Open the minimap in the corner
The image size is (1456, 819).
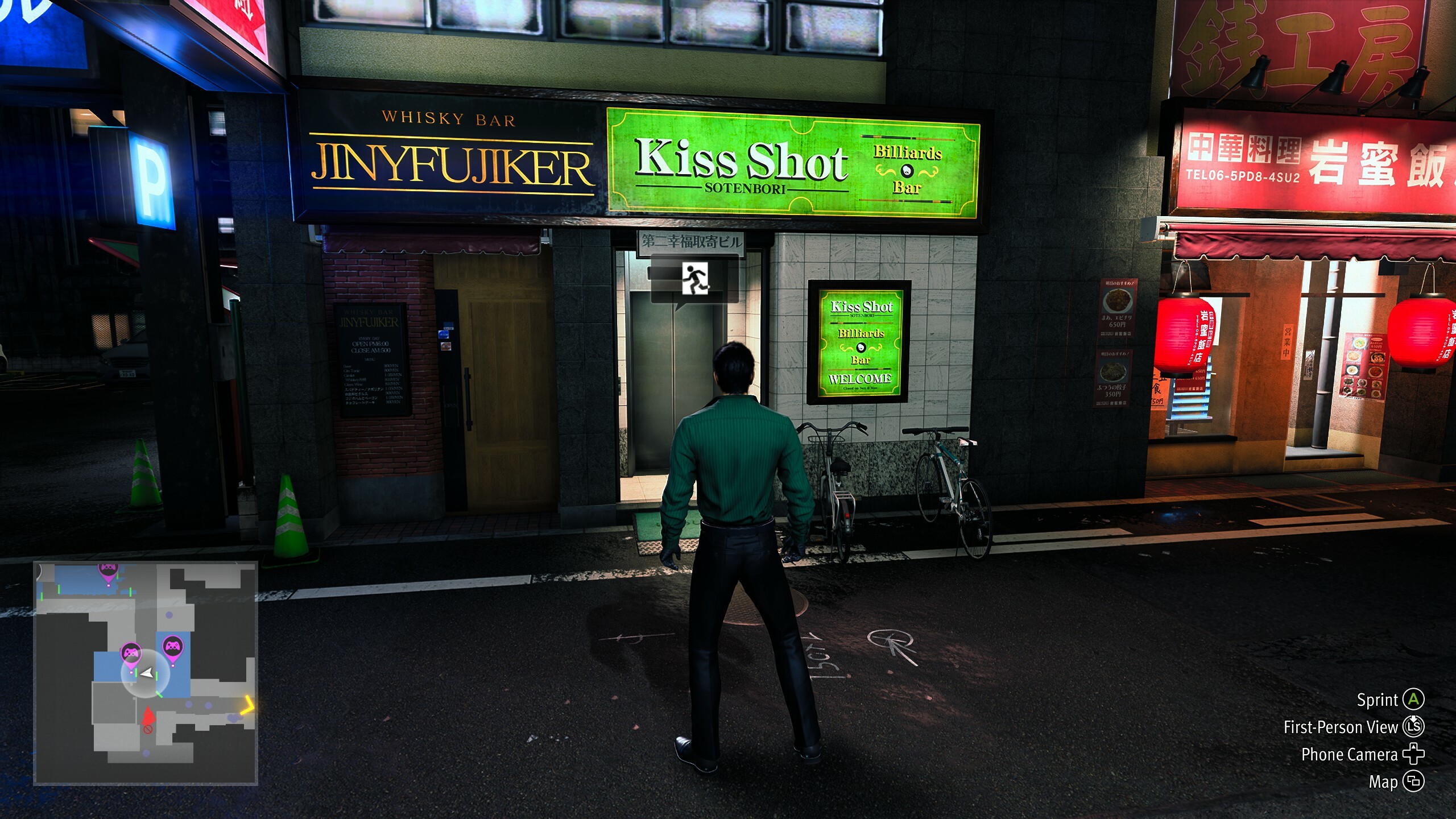click(146, 673)
